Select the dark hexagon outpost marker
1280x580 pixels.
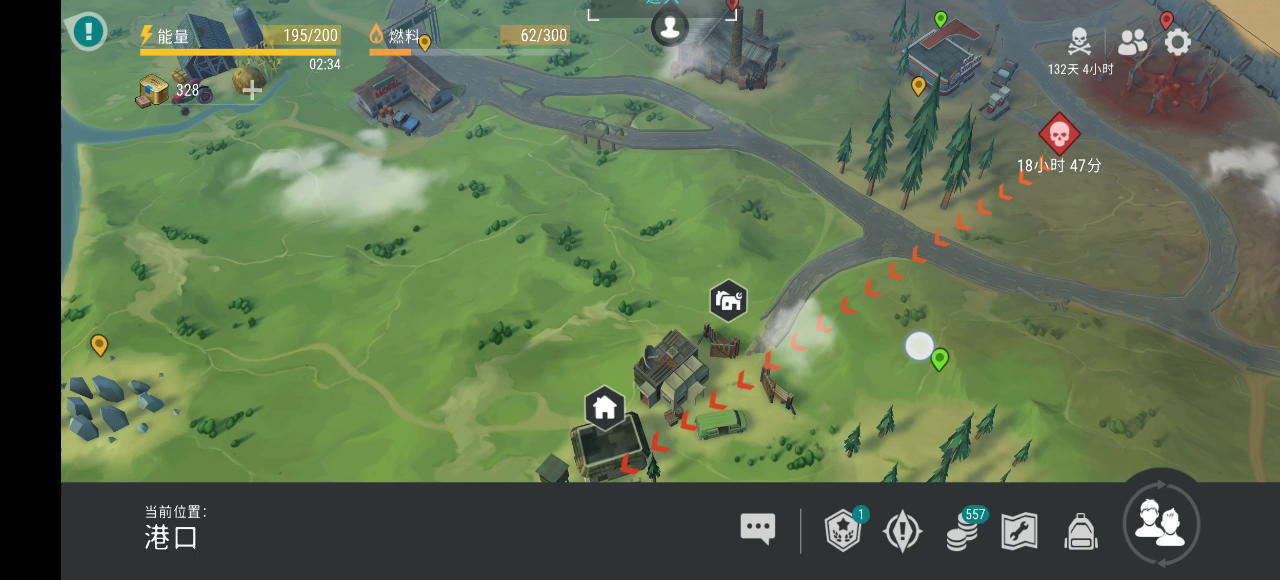click(x=729, y=300)
